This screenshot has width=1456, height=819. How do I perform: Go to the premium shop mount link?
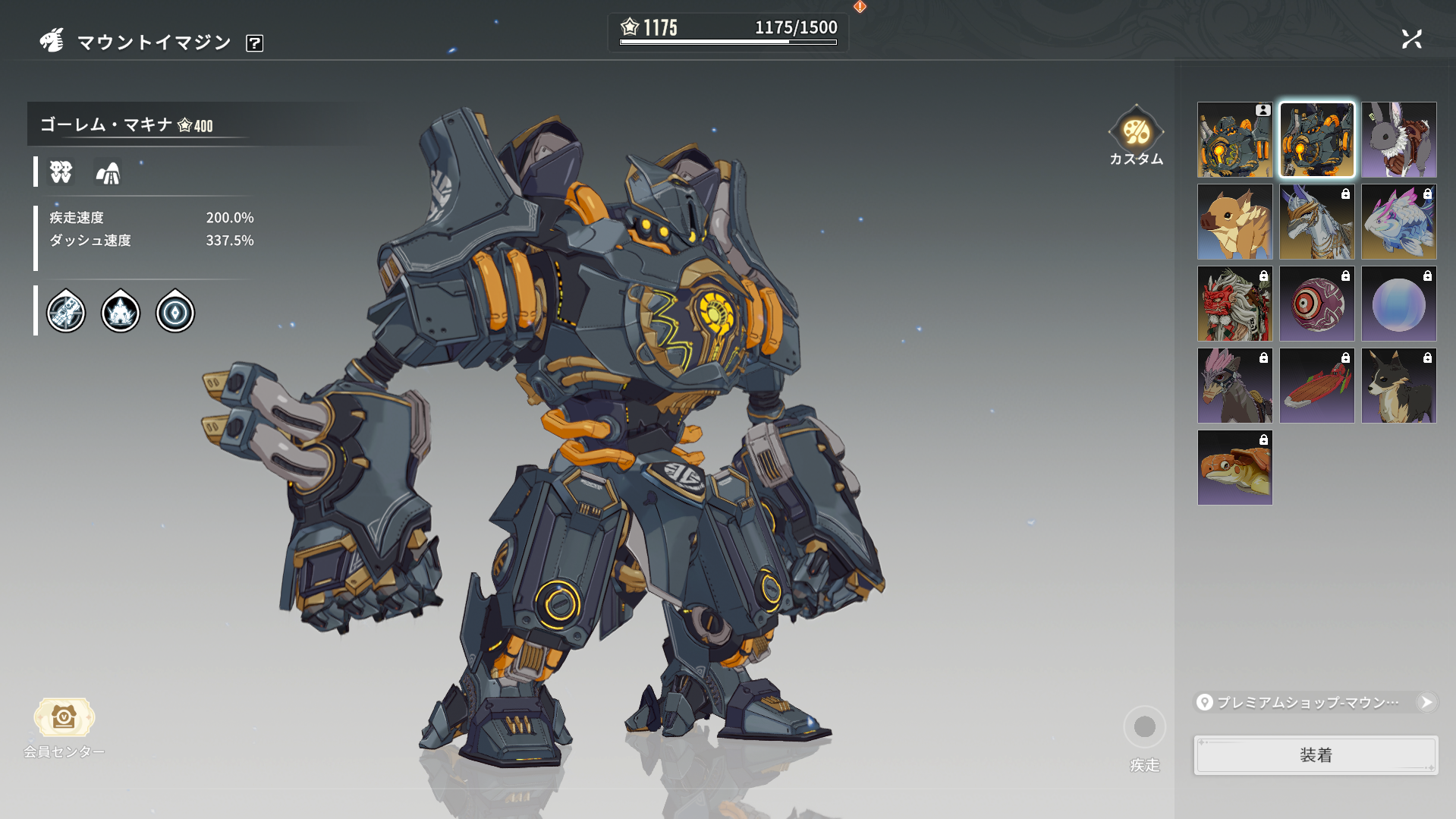point(1316,702)
